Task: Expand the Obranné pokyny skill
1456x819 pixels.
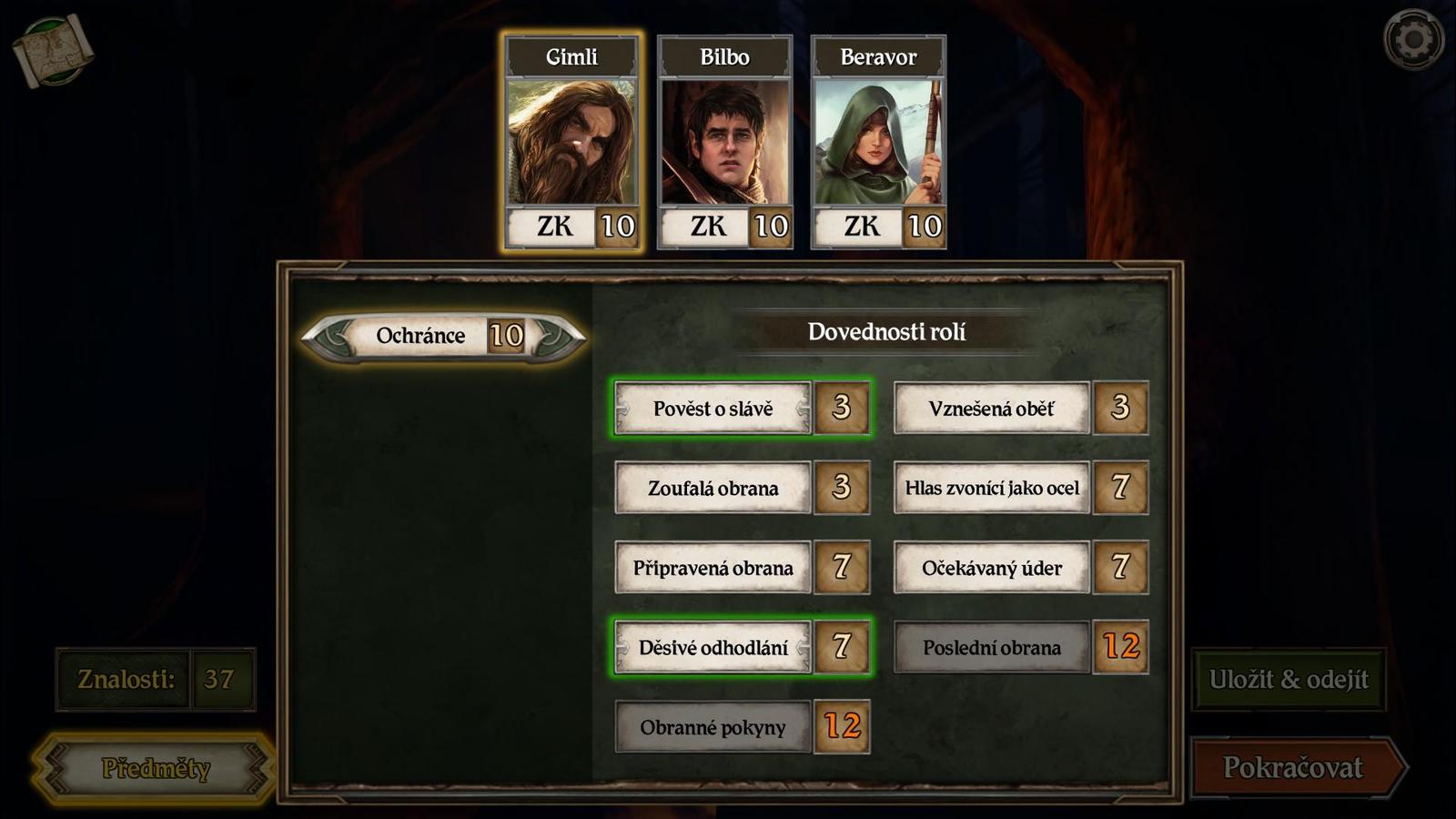Action: (x=713, y=727)
